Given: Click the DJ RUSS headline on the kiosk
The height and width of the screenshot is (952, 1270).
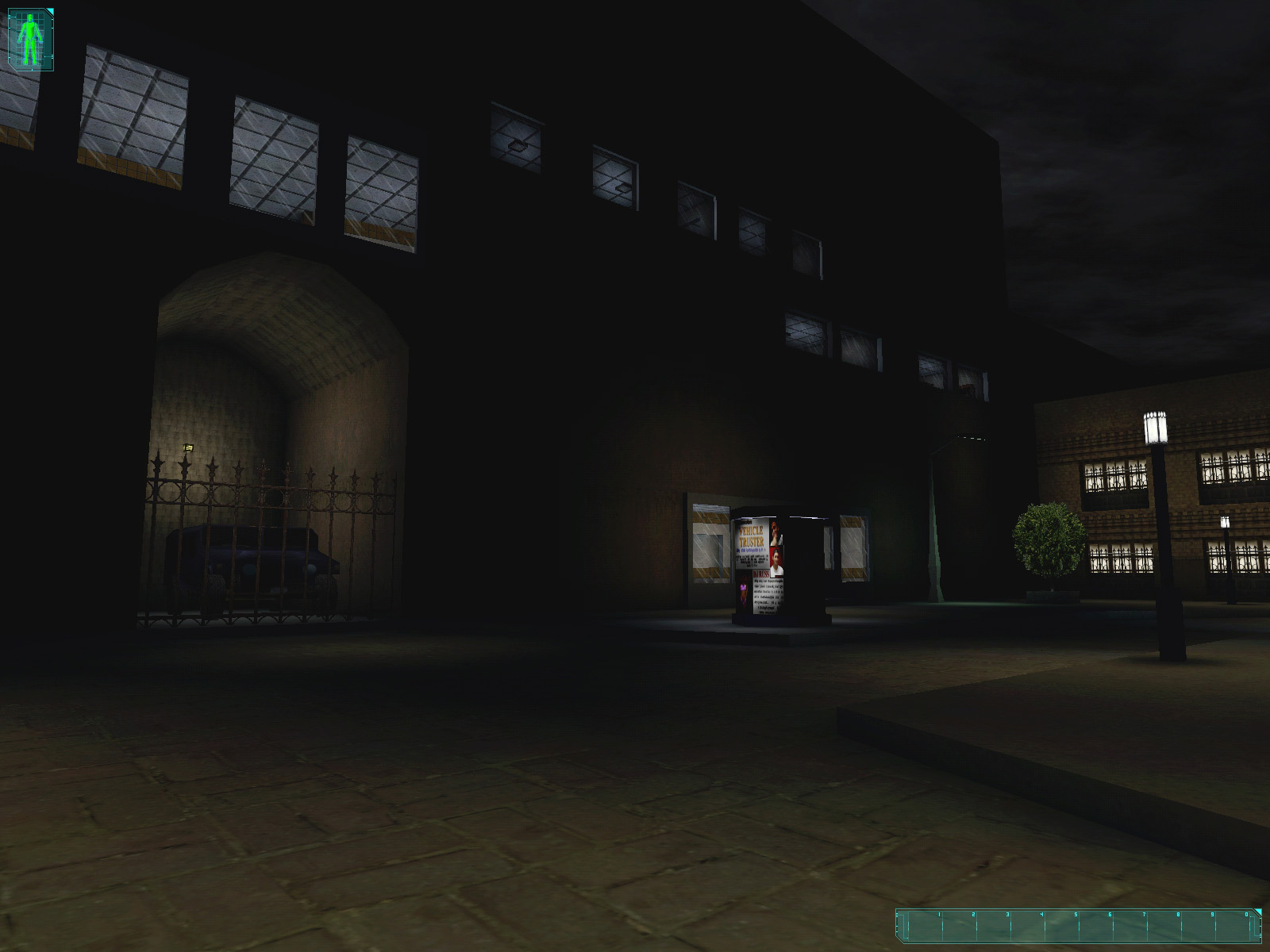Looking at the screenshot, I should tap(762, 573).
